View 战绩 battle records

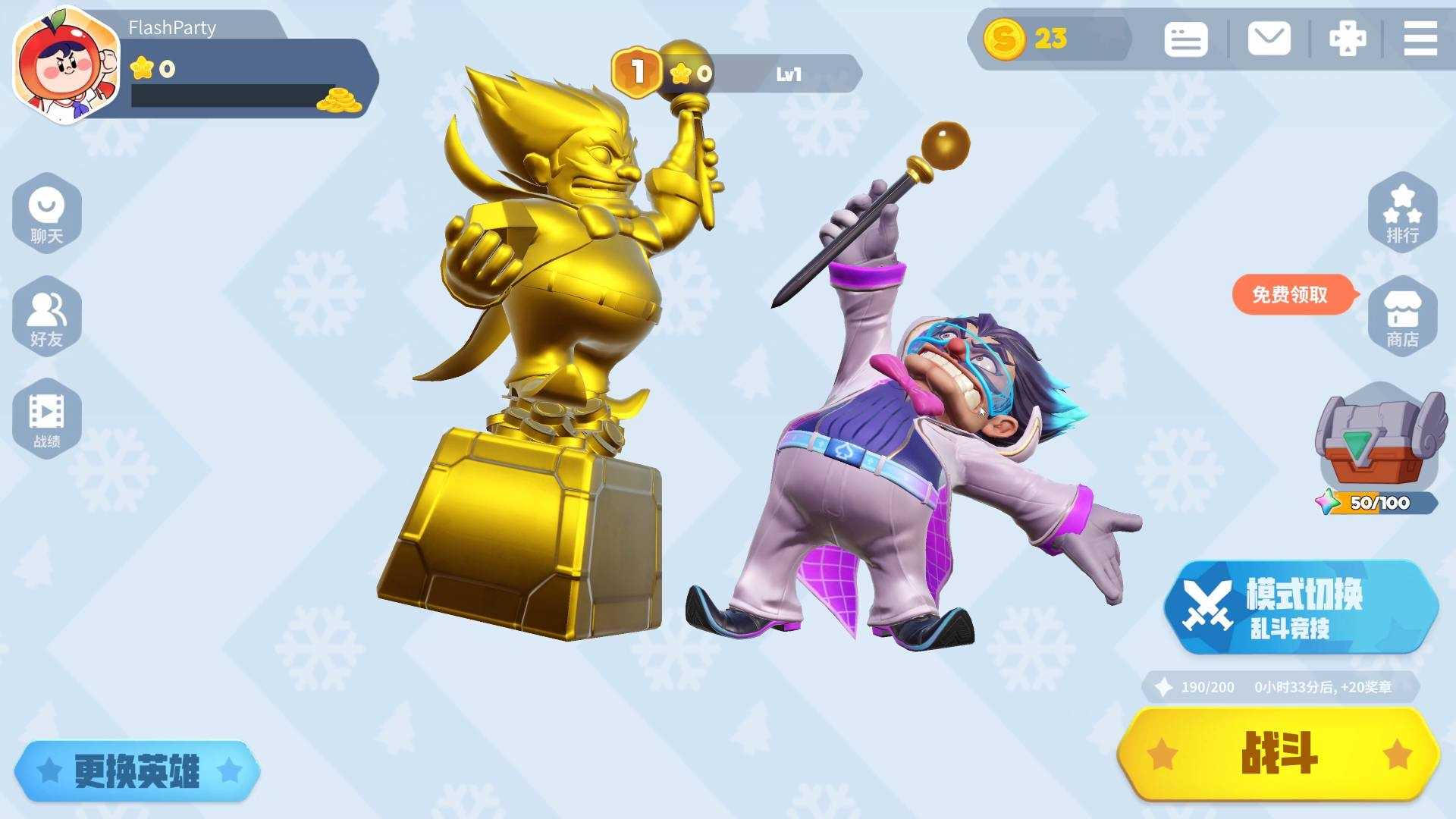click(47, 419)
